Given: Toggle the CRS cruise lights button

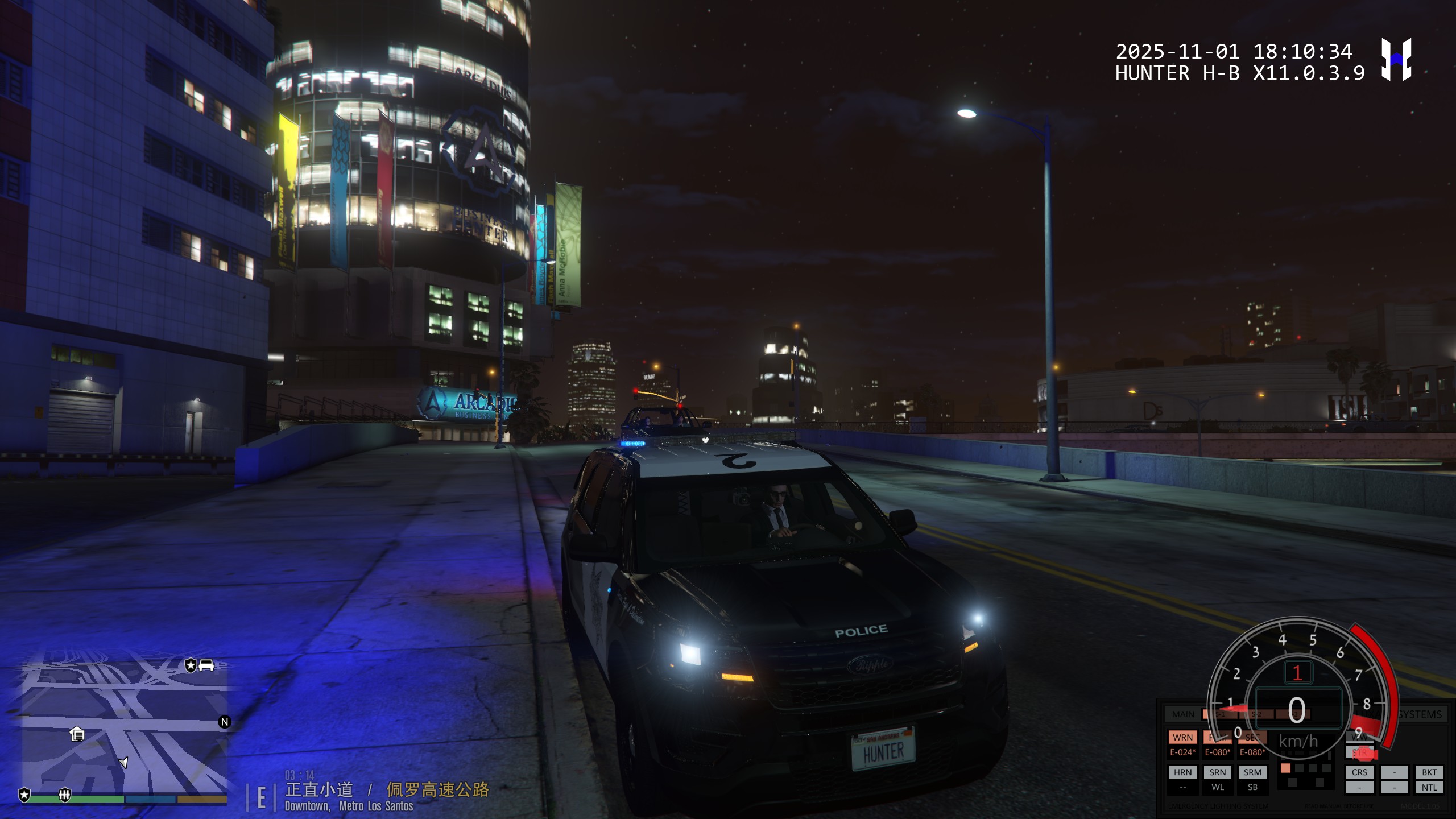Looking at the screenshot, I should pyautogui.click(x=1359, y=772).
